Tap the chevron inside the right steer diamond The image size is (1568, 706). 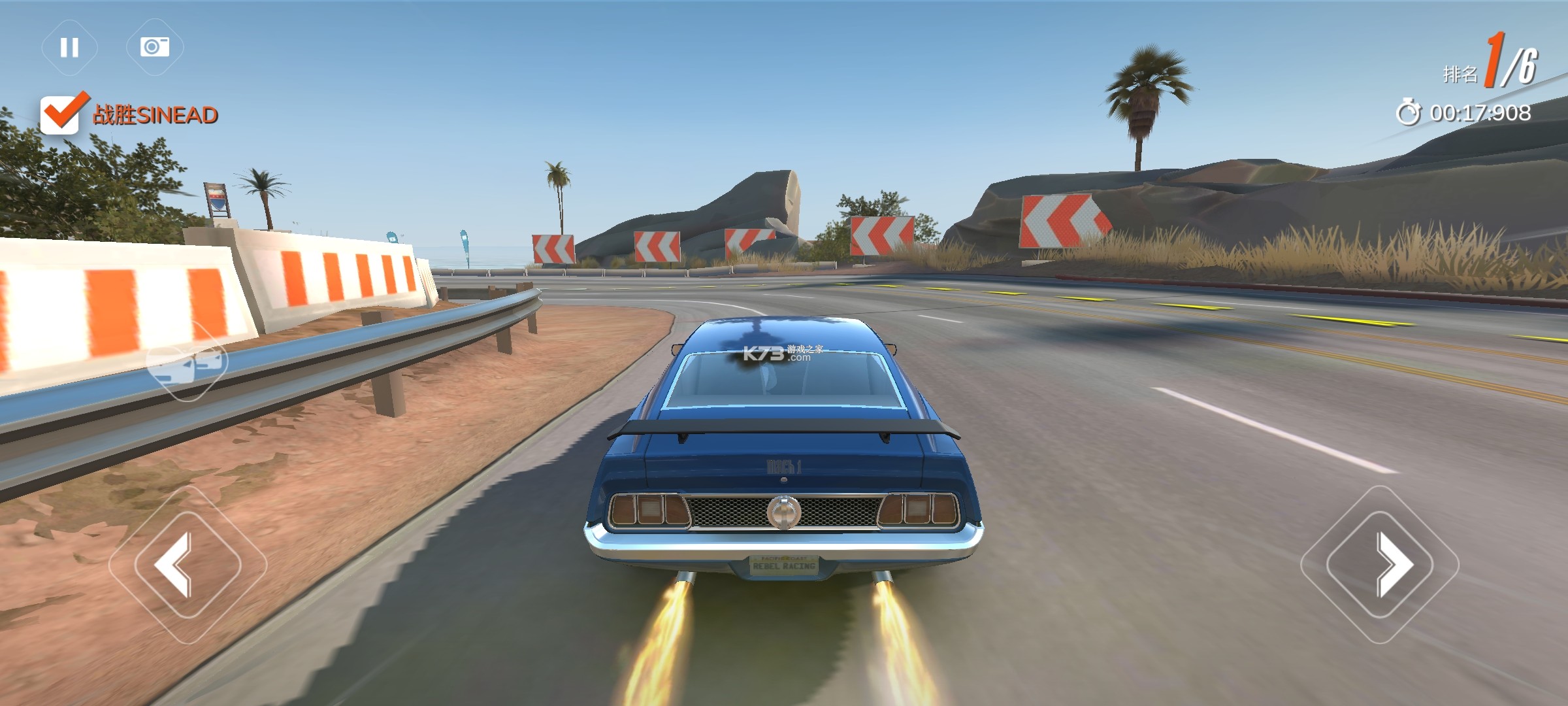1392,563
